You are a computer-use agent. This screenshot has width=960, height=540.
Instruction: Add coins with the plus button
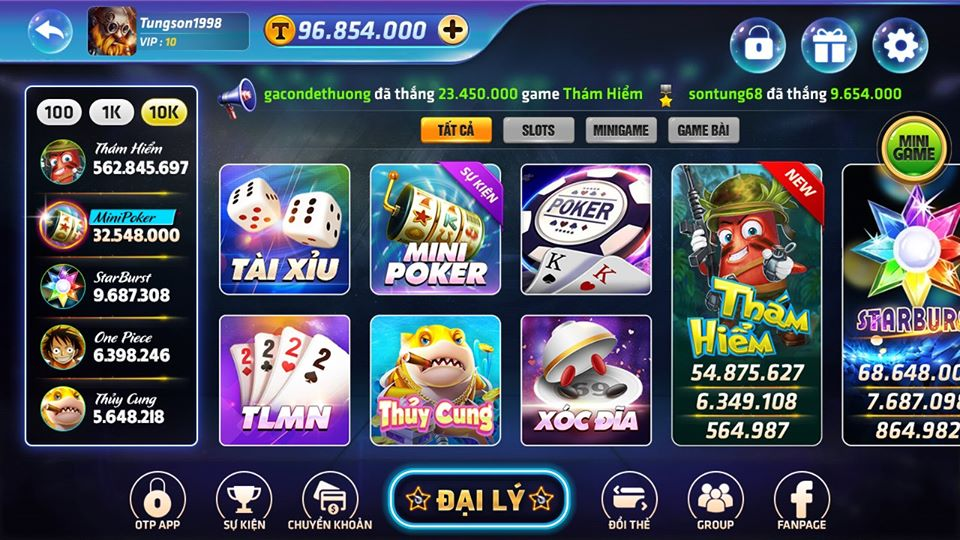(x=453, y=30)
